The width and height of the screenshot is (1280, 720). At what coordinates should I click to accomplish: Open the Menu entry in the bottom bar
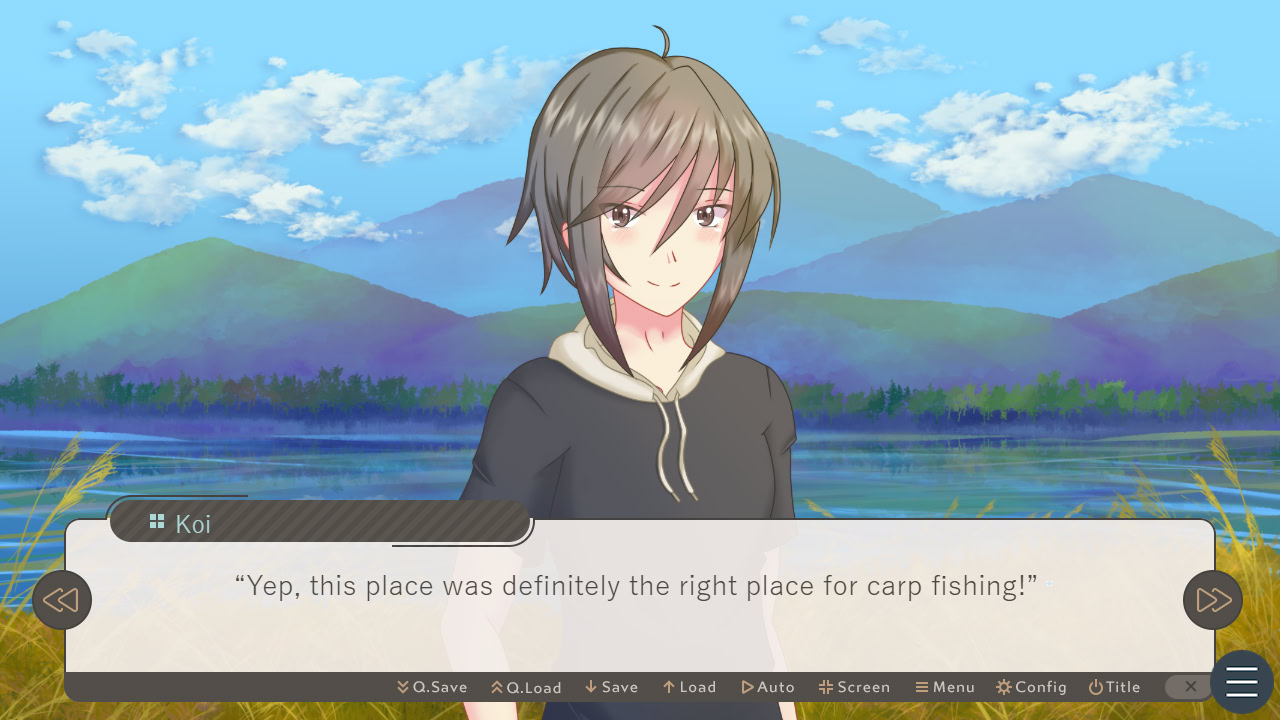tap(944, 687)
